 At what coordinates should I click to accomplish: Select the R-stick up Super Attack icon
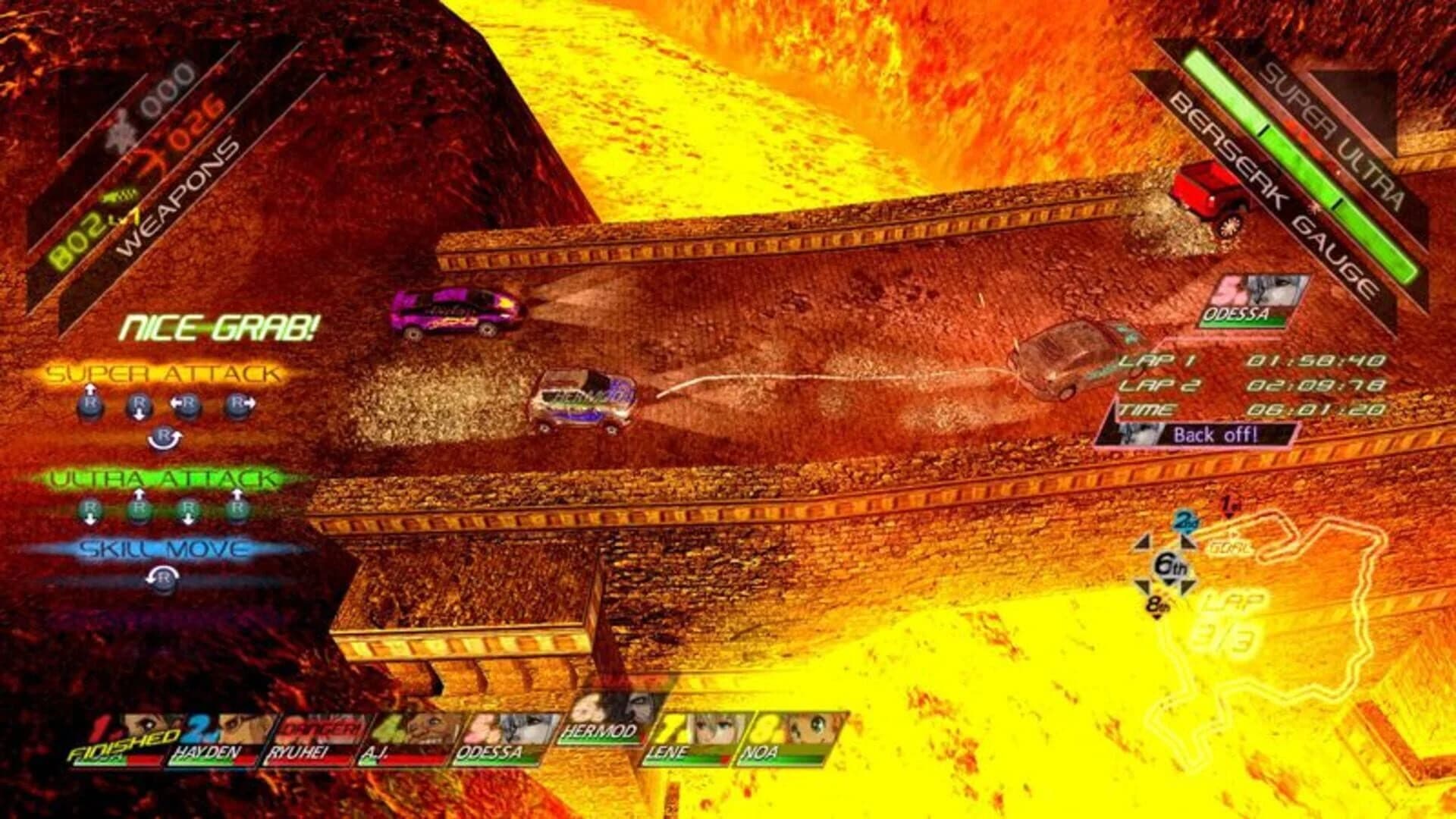(x=89, y=403)
